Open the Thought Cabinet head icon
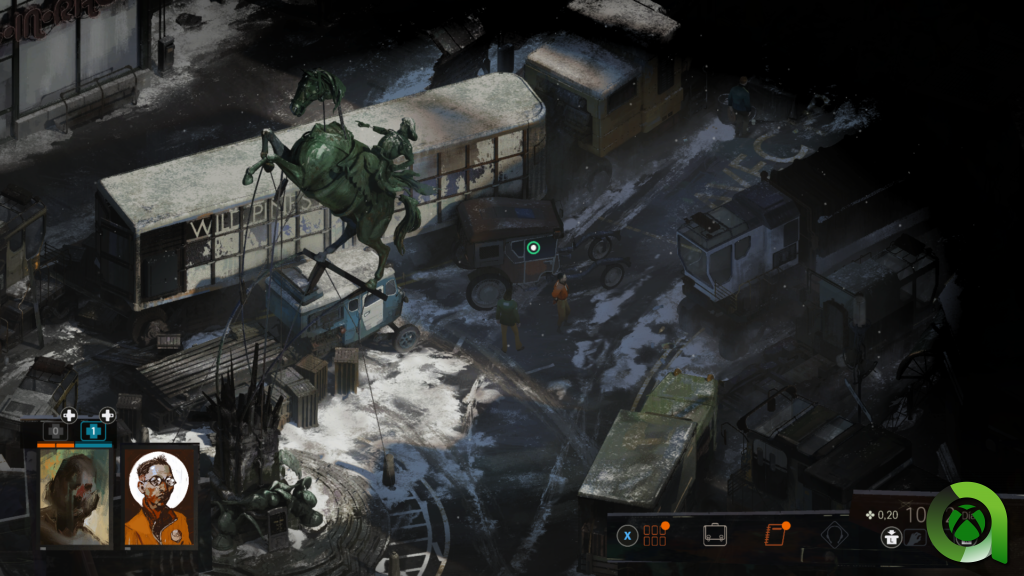Screen dimensions: 1024x576 833,535
